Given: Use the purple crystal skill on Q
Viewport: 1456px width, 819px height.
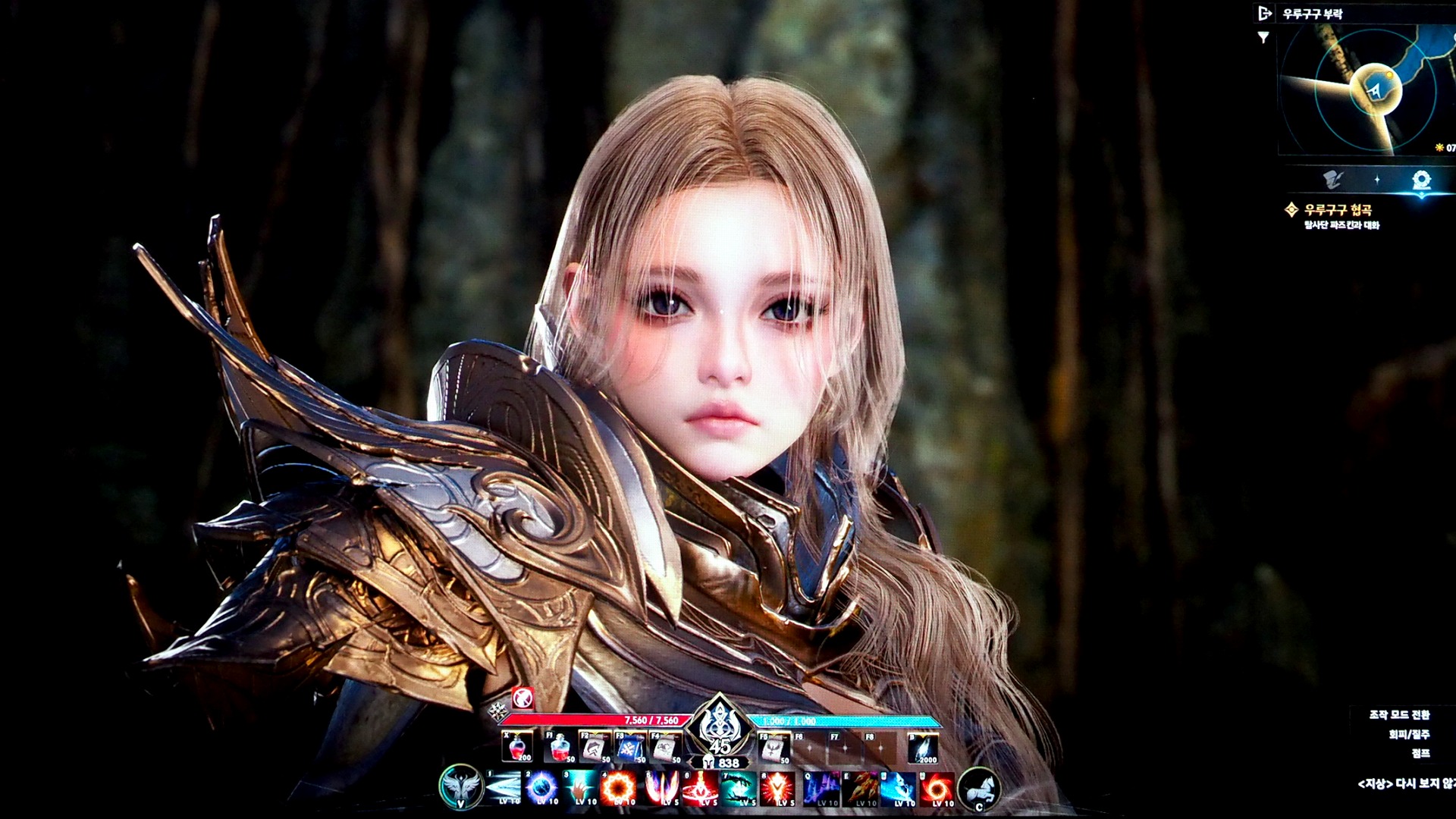Looking at the screenshot, I should pos(821,789).
